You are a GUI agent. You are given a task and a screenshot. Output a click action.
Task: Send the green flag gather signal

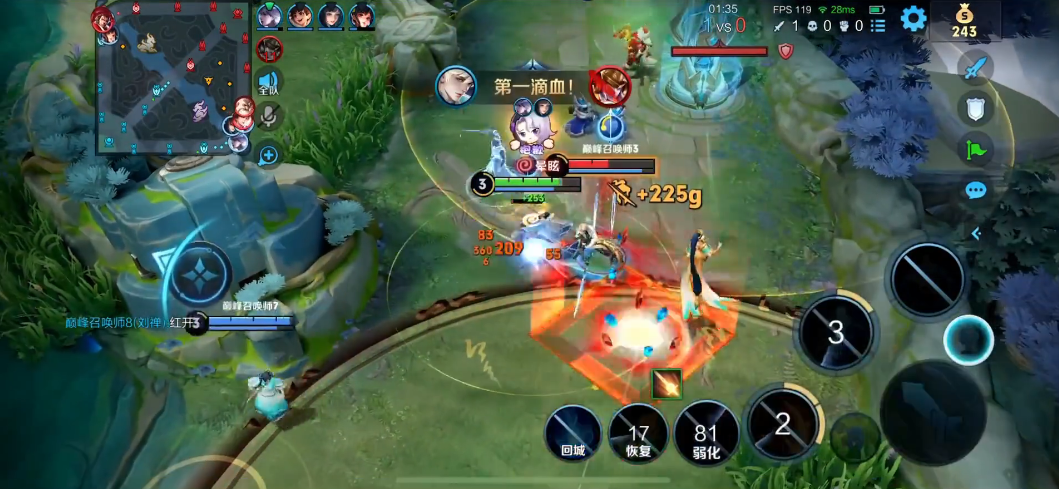[x=975, y=150]
